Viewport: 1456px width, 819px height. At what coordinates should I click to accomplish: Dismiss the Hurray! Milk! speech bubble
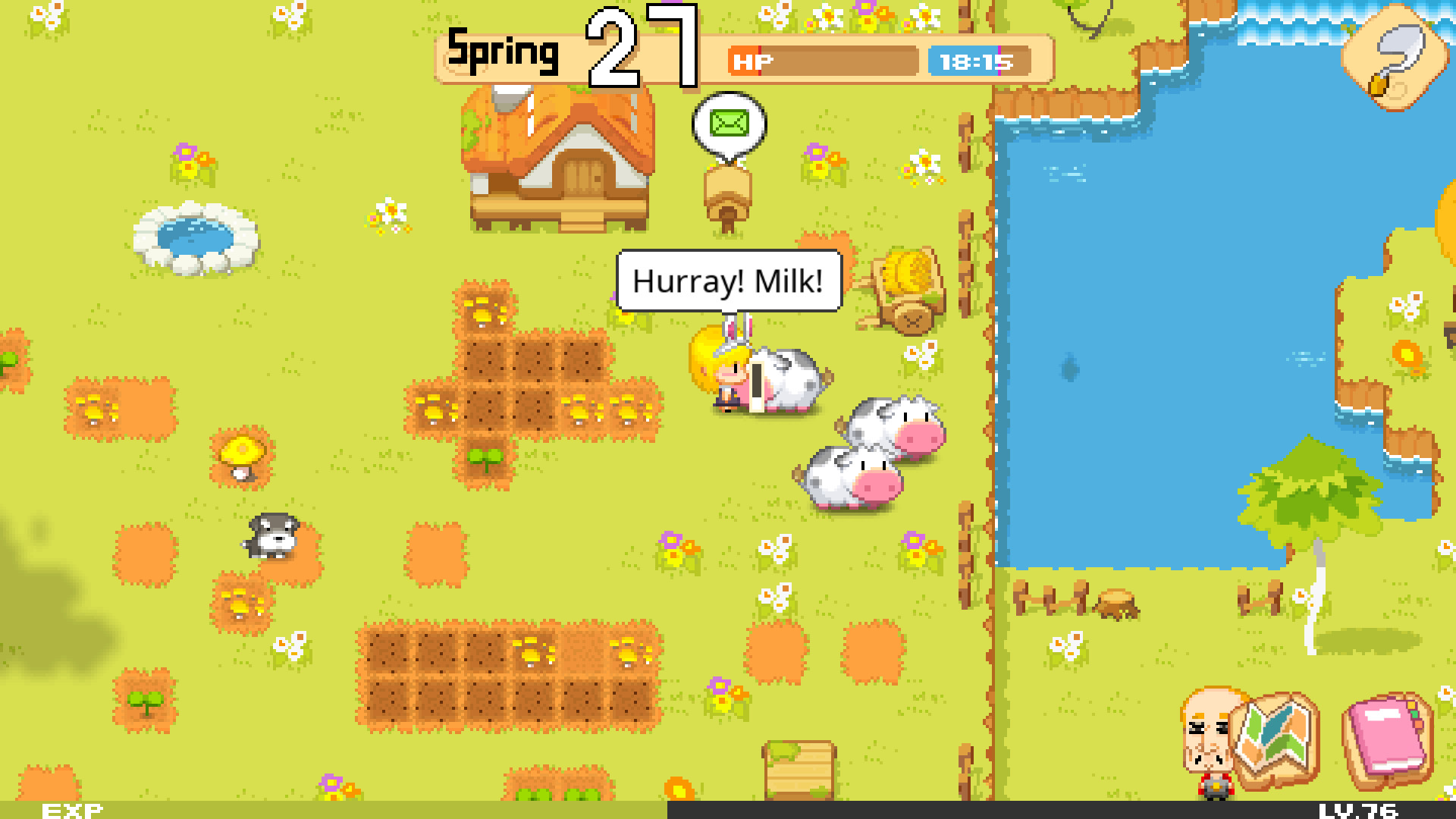tap(730, 282)
